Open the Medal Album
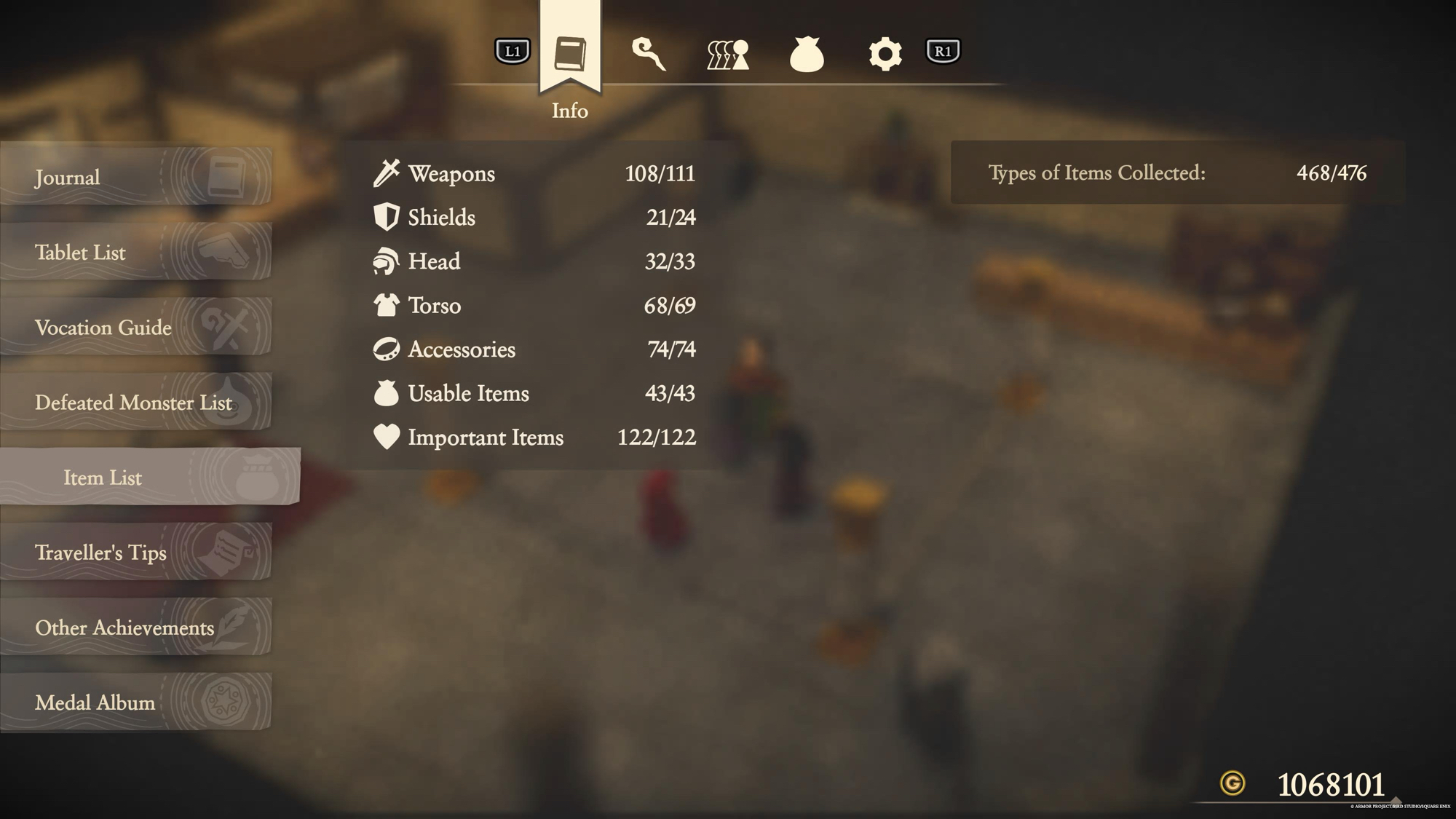1456x819 pixels. pos(135,702)
